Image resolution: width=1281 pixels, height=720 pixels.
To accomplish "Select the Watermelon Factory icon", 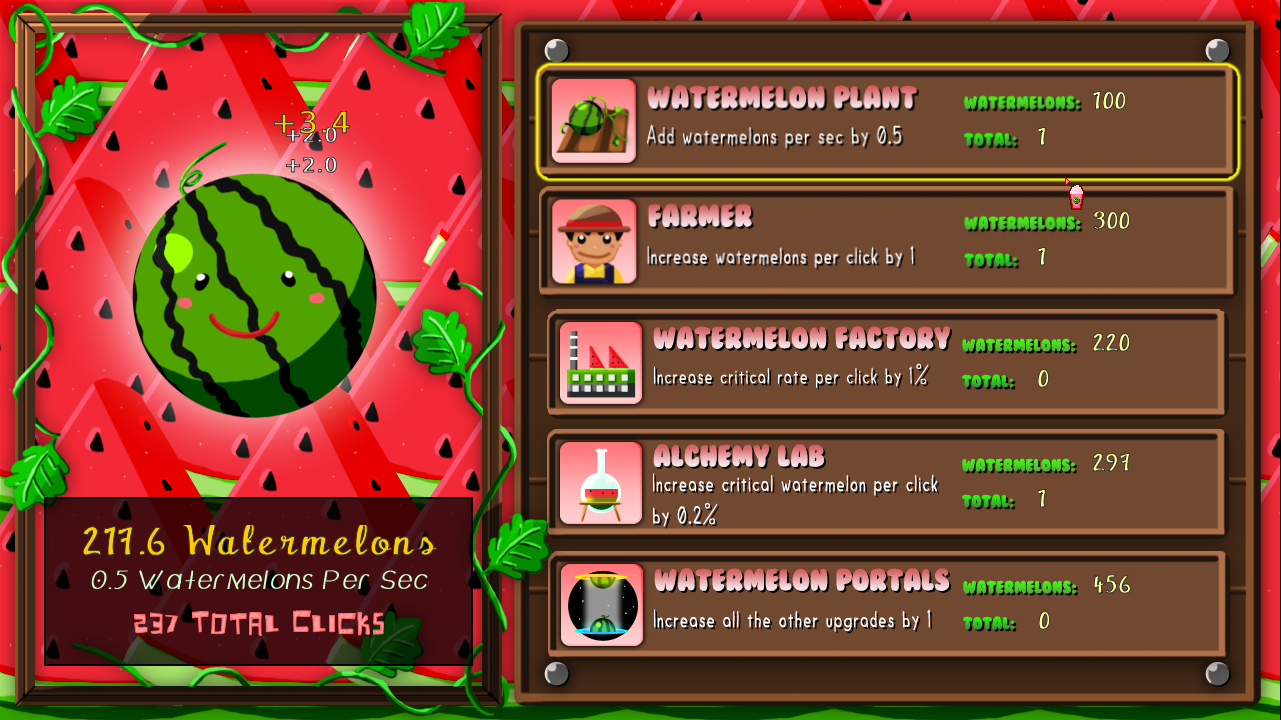I will click(x=600, y=362).
